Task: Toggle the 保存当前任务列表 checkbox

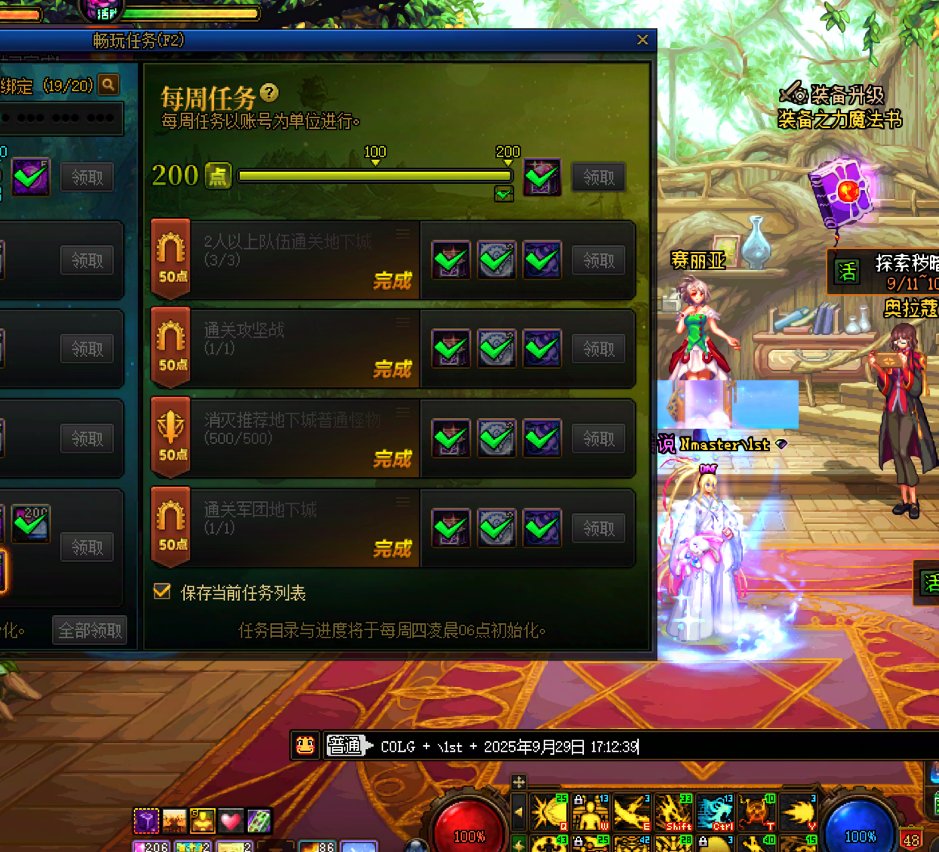Action: click(162, 592)
